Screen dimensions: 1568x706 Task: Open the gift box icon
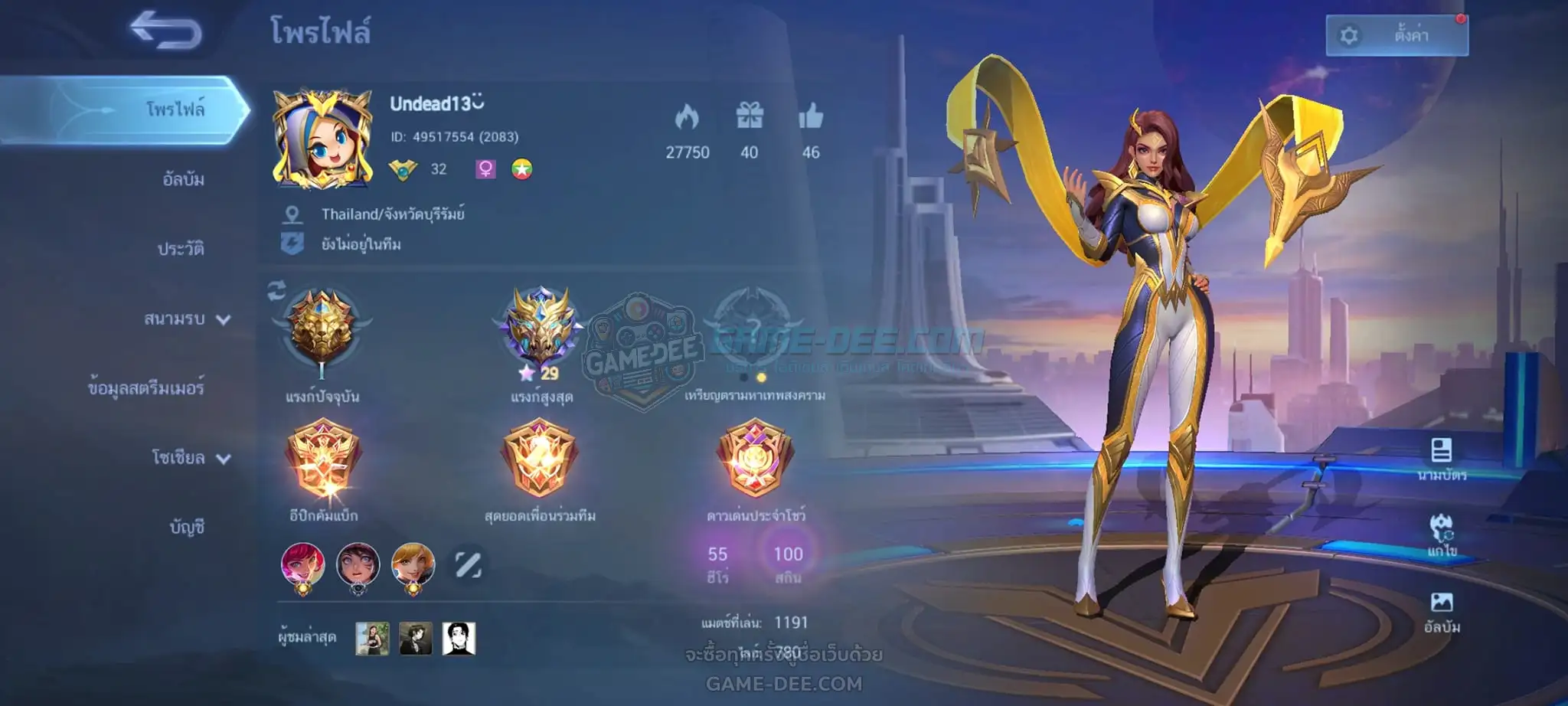pos(750,116)
